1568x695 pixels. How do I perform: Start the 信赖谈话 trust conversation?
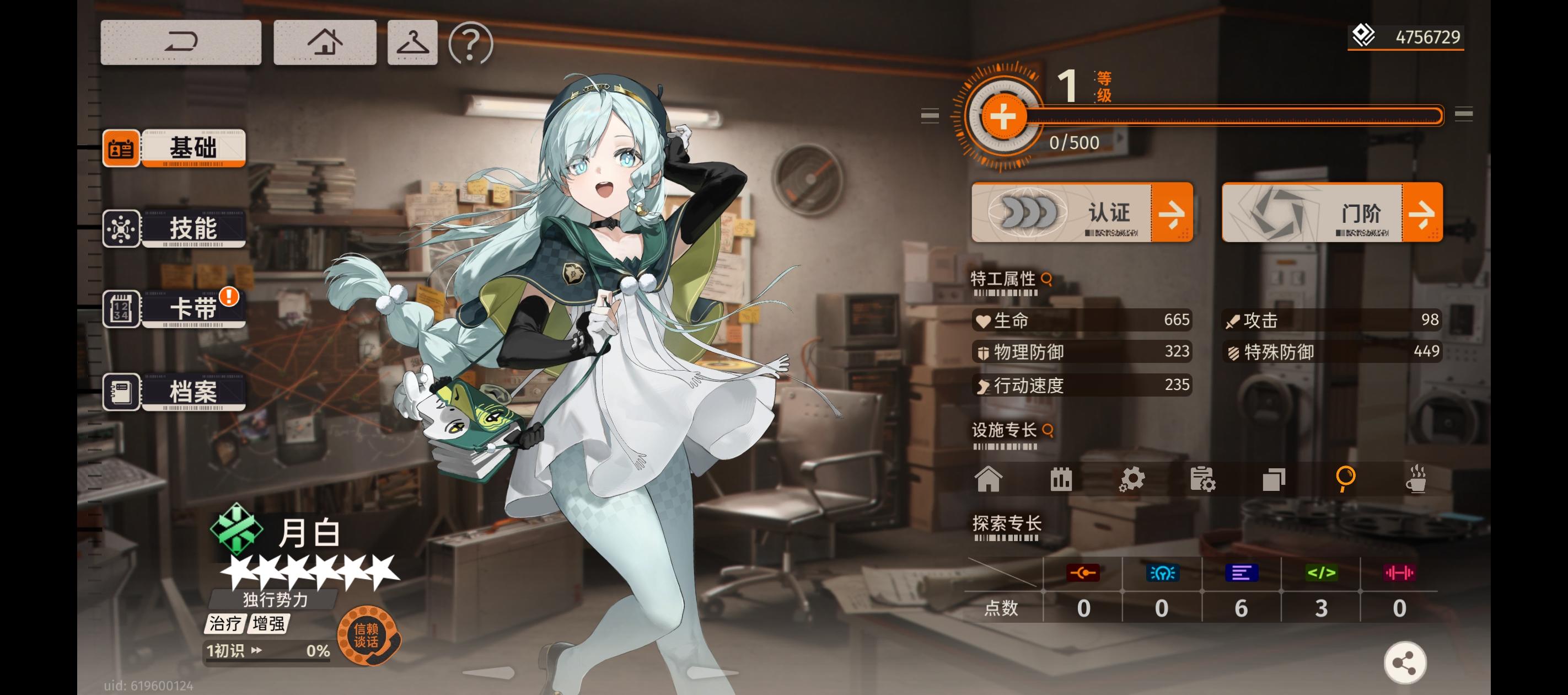coord(367,638)
